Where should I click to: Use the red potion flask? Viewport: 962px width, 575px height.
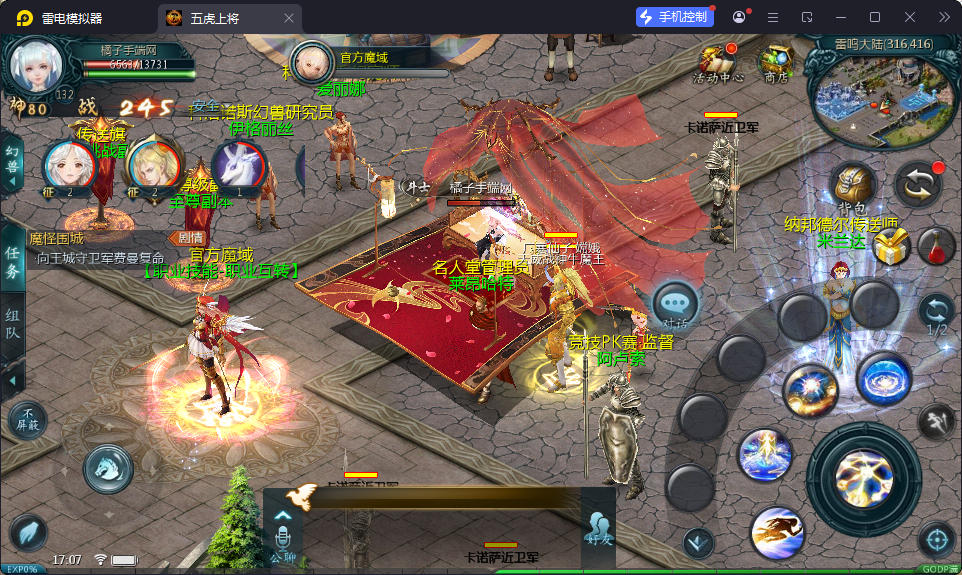[x=936, y=245]
